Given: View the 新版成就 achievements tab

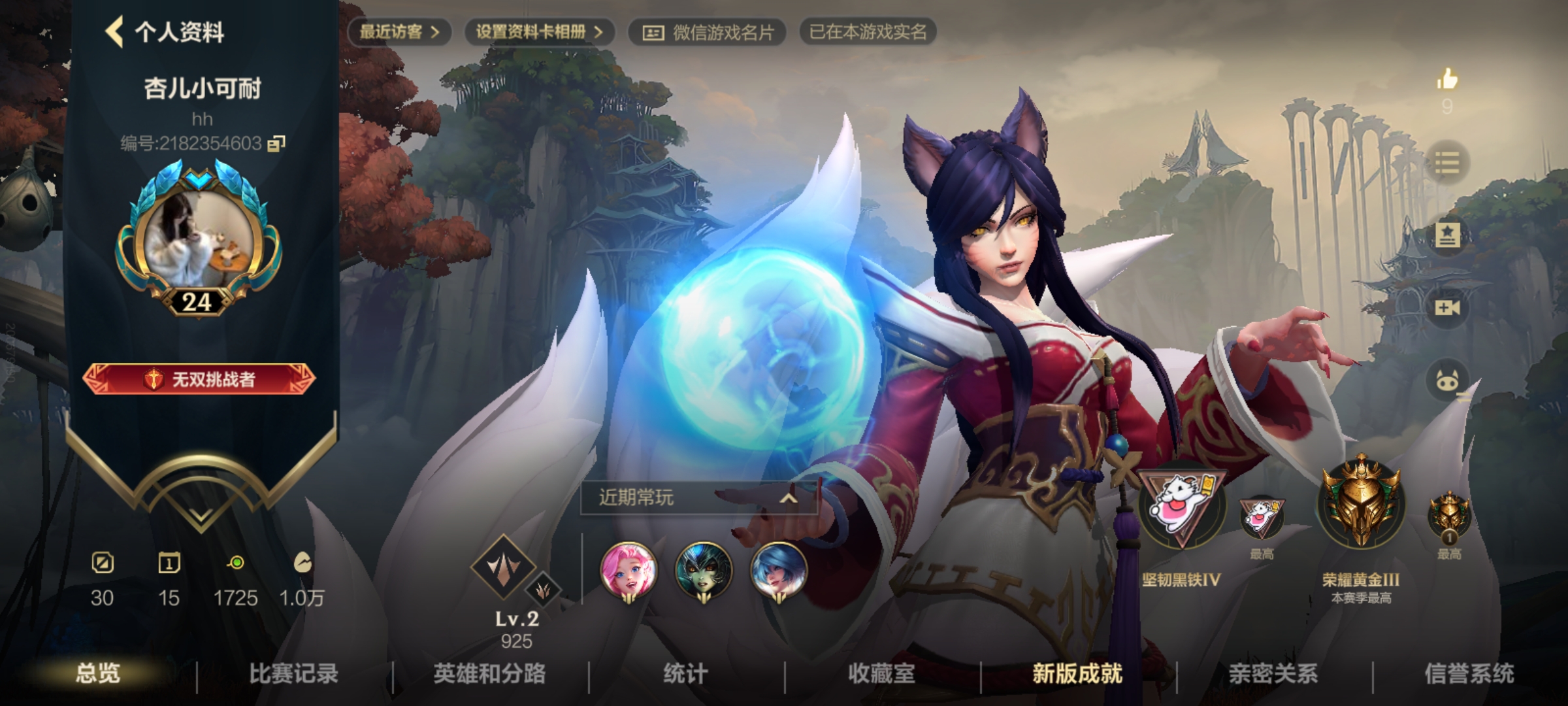Looking at the screenshot, I should tap(1077, 673).
